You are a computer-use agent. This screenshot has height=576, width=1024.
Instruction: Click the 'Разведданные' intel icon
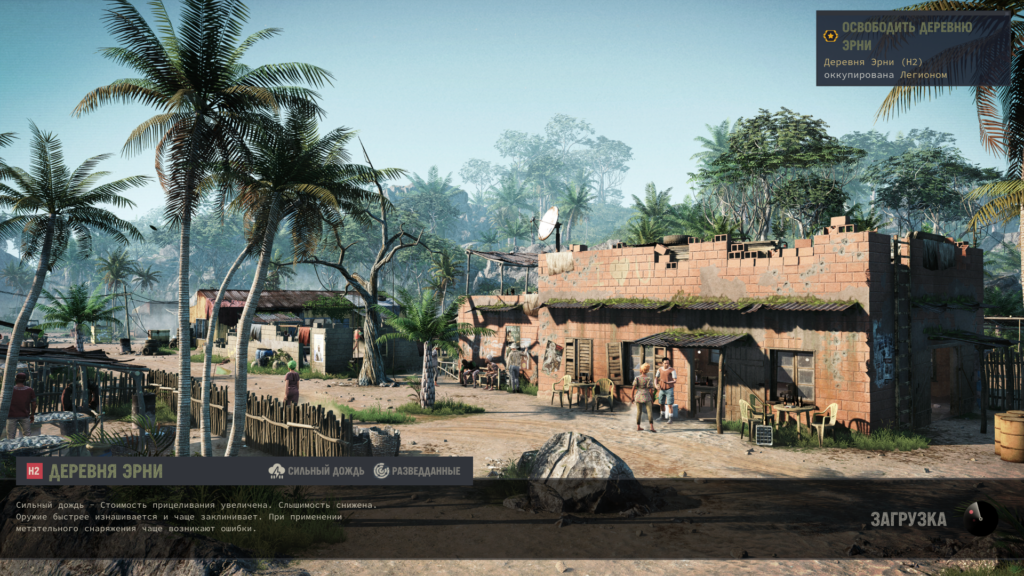click(x=381, y=471)
